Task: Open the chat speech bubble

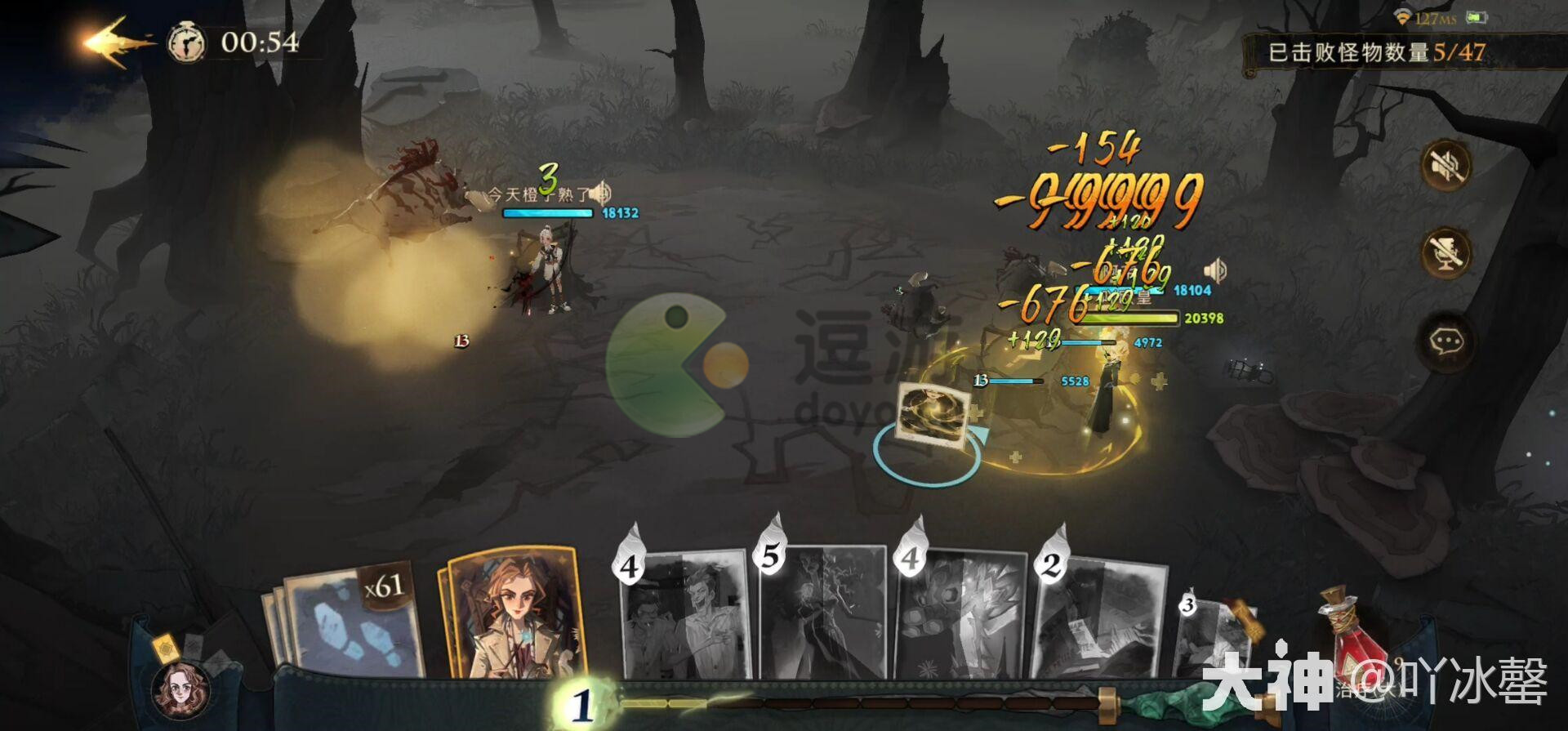Action: 1446,341
